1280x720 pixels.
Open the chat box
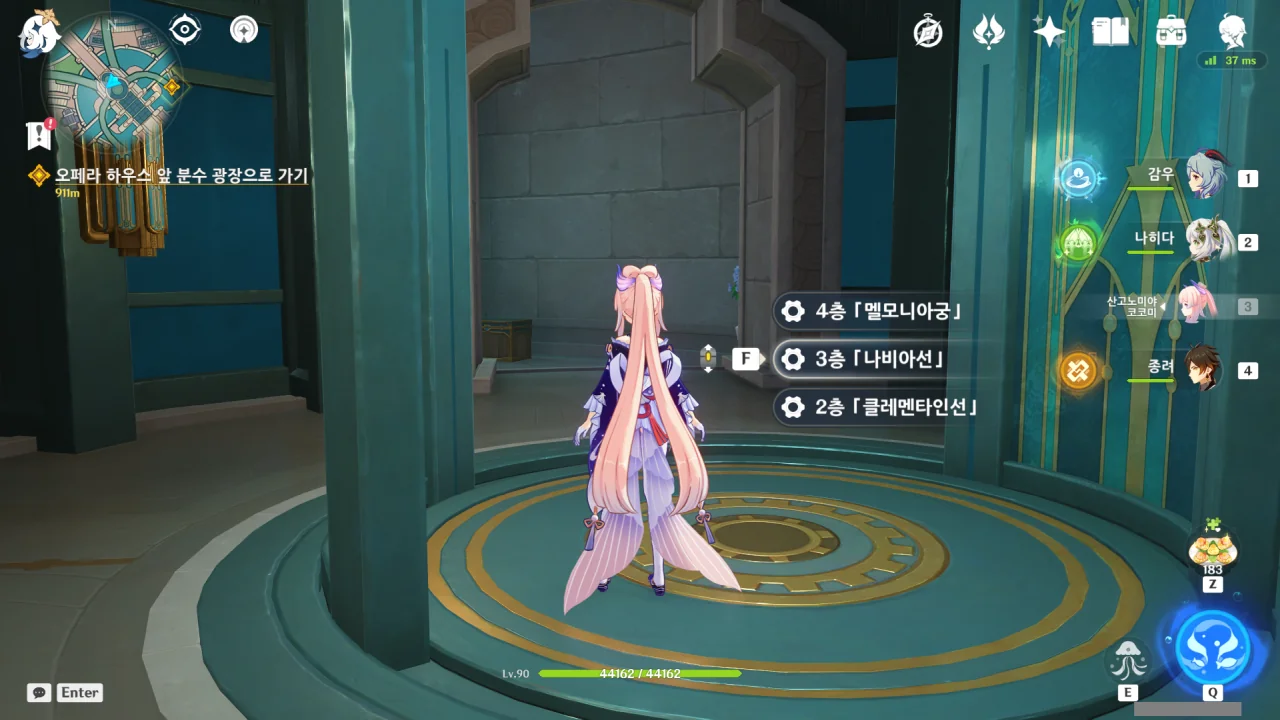40,692
